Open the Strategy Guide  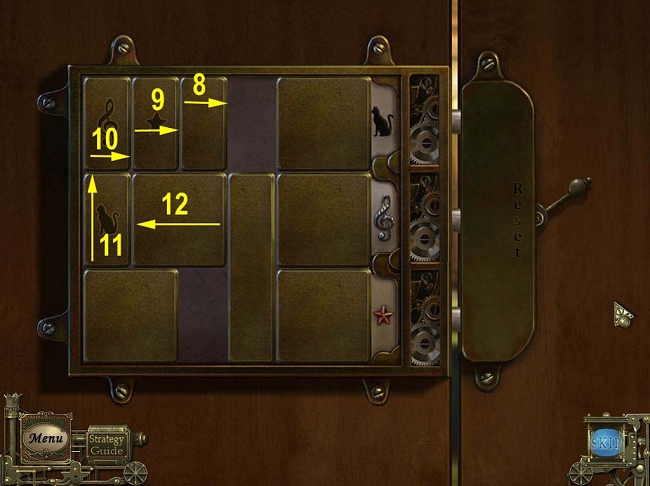coord(105,444)
